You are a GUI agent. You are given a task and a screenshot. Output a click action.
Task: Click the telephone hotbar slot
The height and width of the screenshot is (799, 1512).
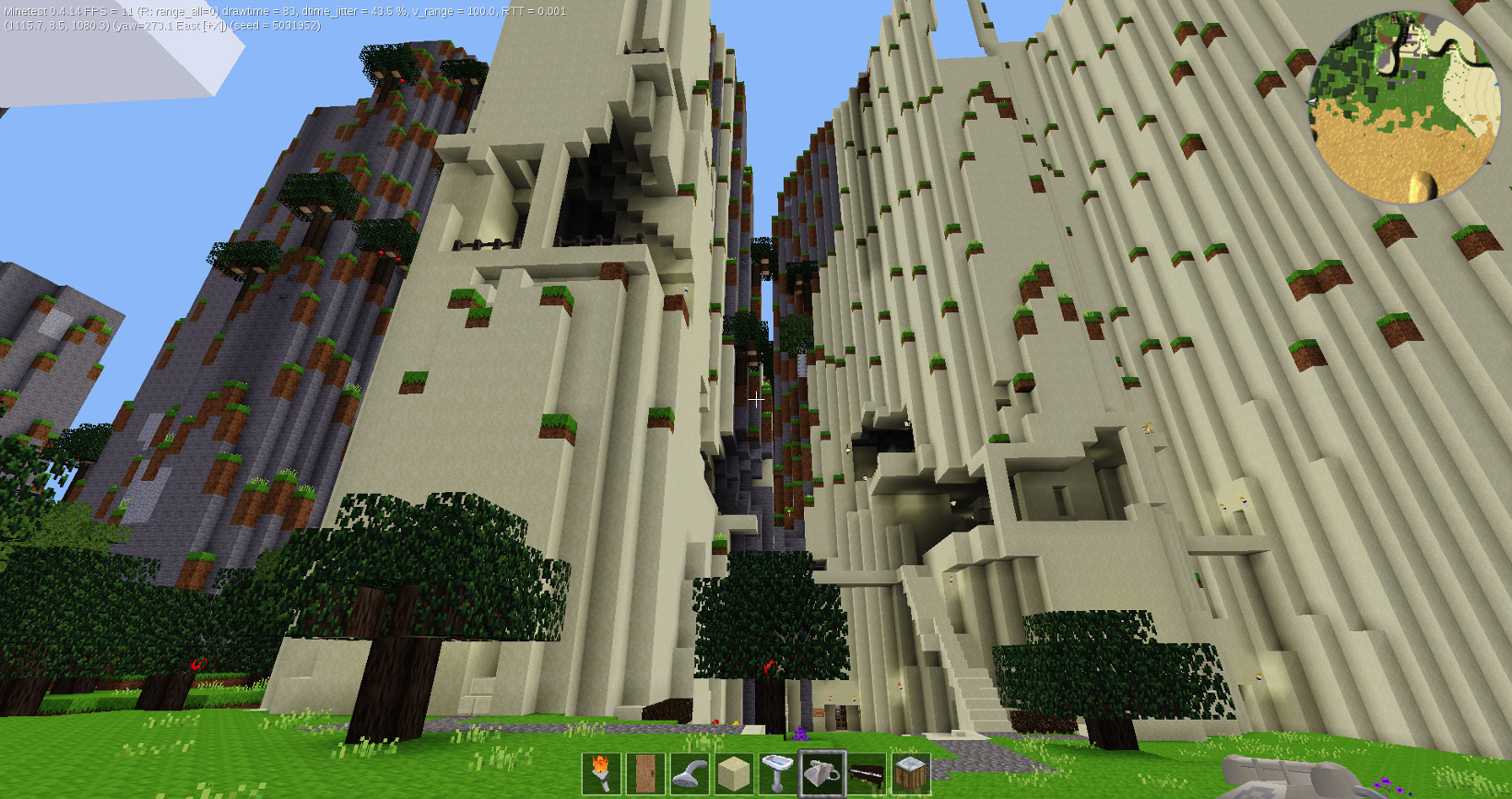pyautogui.click(x=822, y=773)
